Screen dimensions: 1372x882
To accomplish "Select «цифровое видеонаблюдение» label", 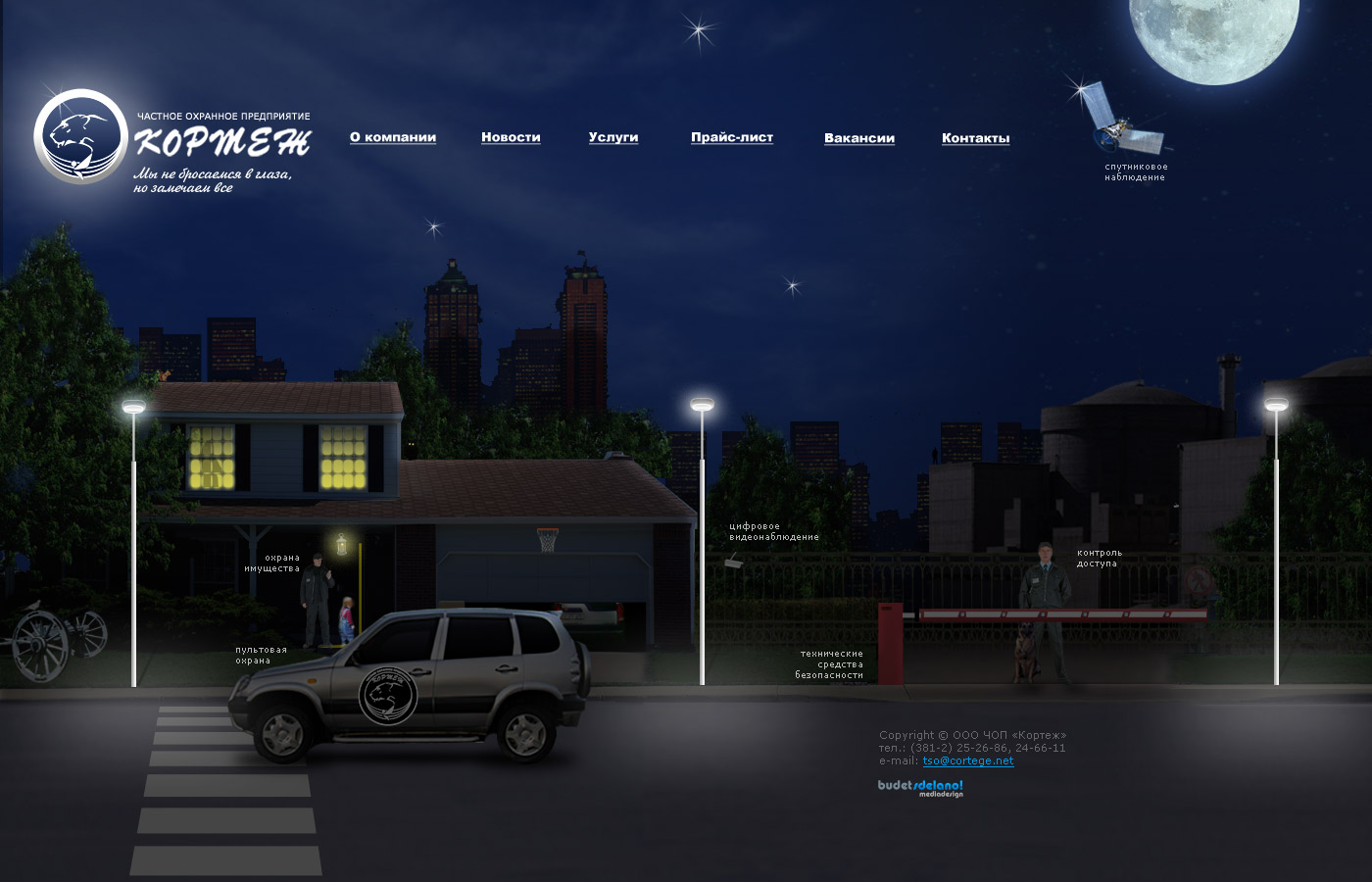I will [773, 532].
